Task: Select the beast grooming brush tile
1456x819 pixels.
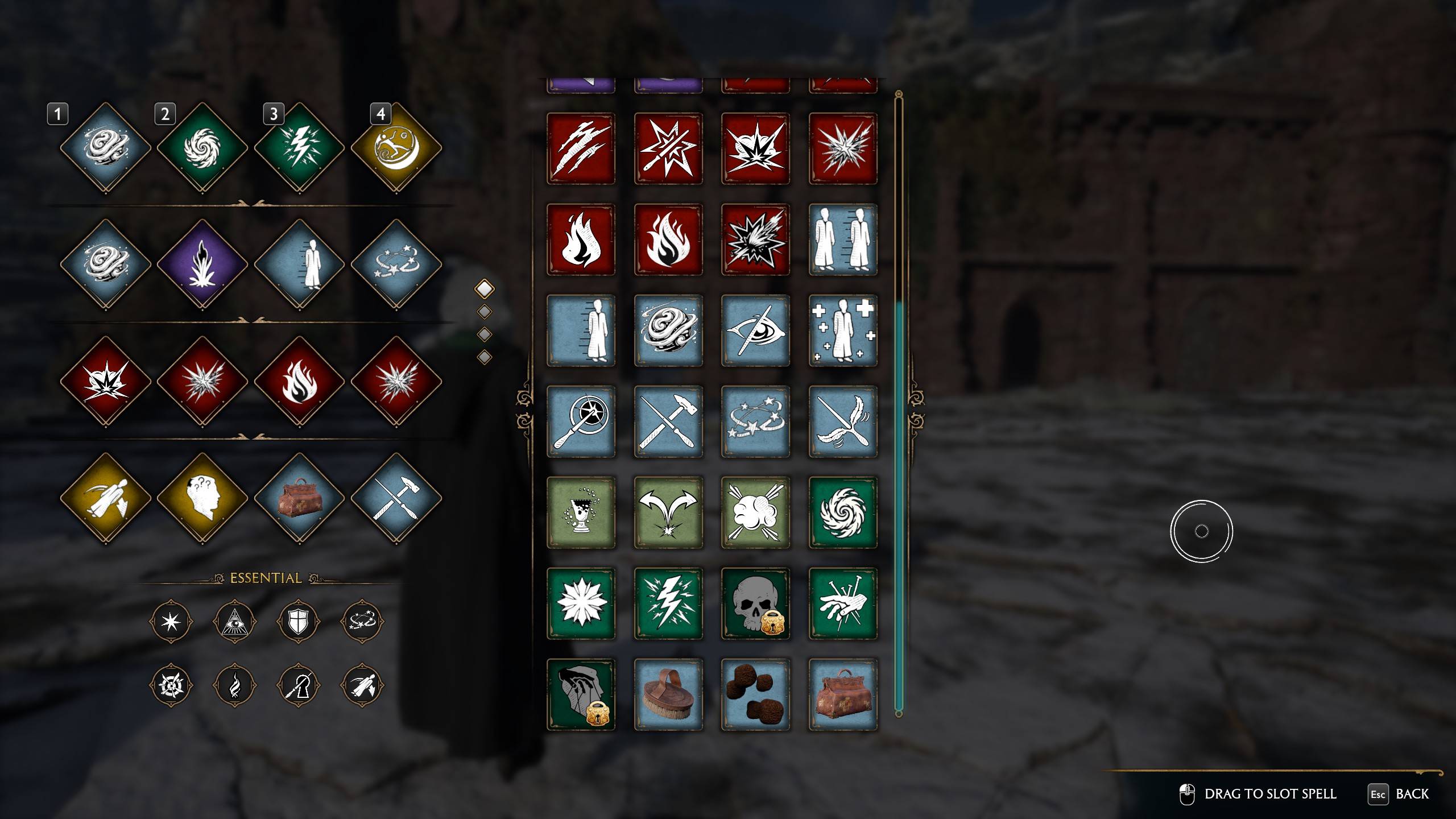Action: pos(668,694)
